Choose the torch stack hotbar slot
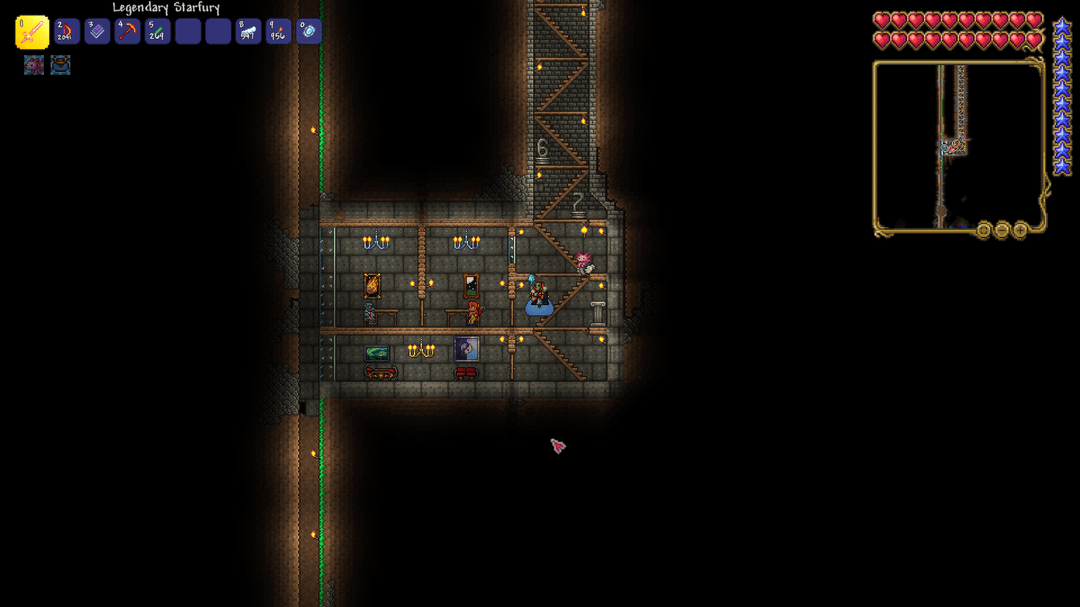Viewport: 1080px width, 607px height. click(278, 32)
